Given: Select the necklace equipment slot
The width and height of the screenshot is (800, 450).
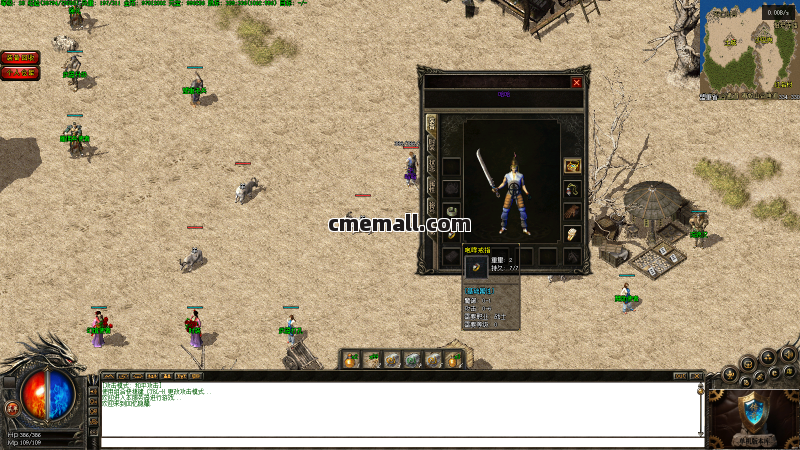Looking at the screenshot, I should click(x=573, y=189).
